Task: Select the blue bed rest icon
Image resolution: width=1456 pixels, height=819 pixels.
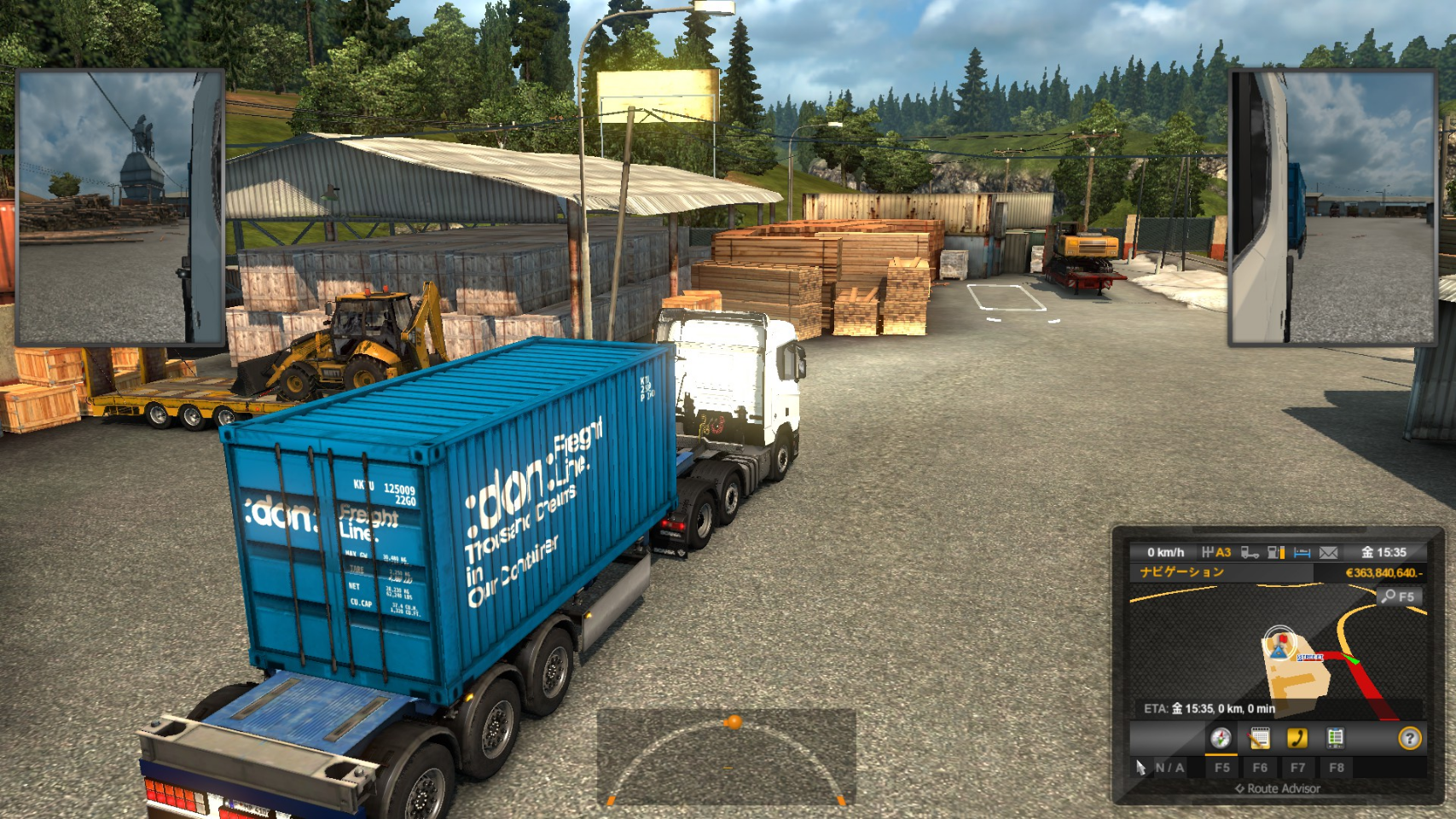Action: tap(1302, 553)
